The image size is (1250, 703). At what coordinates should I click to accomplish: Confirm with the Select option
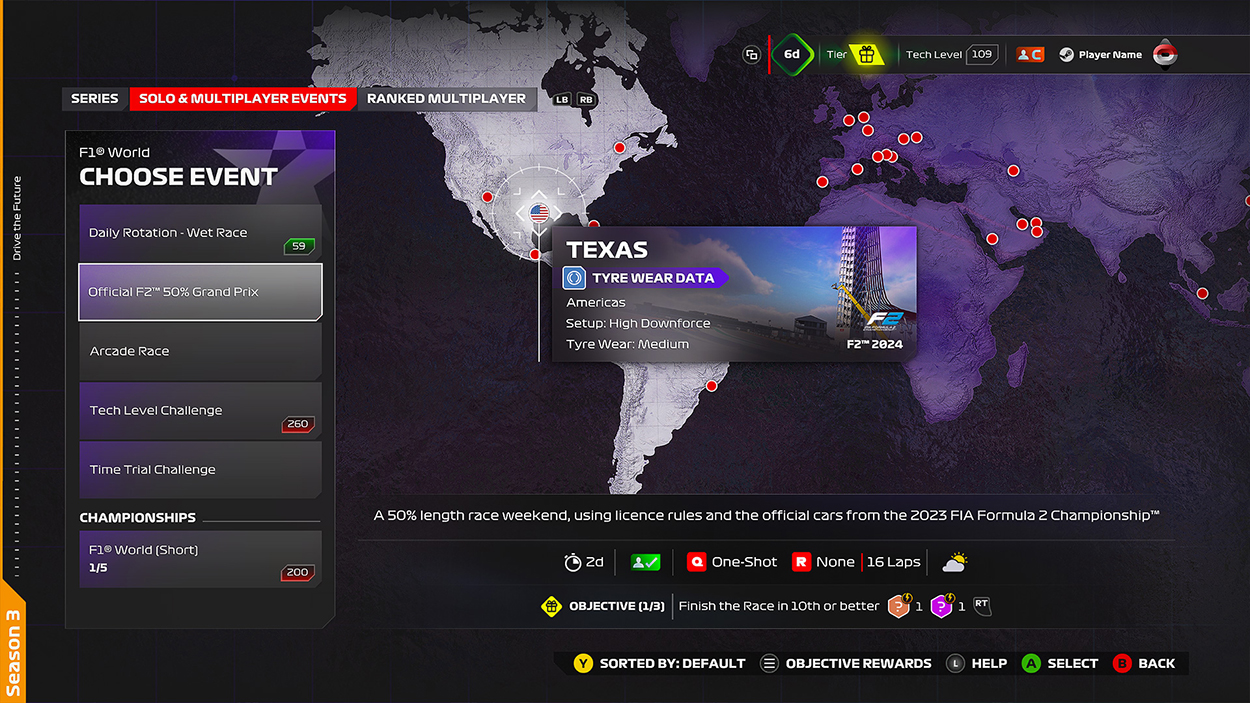pos(1060,663)
